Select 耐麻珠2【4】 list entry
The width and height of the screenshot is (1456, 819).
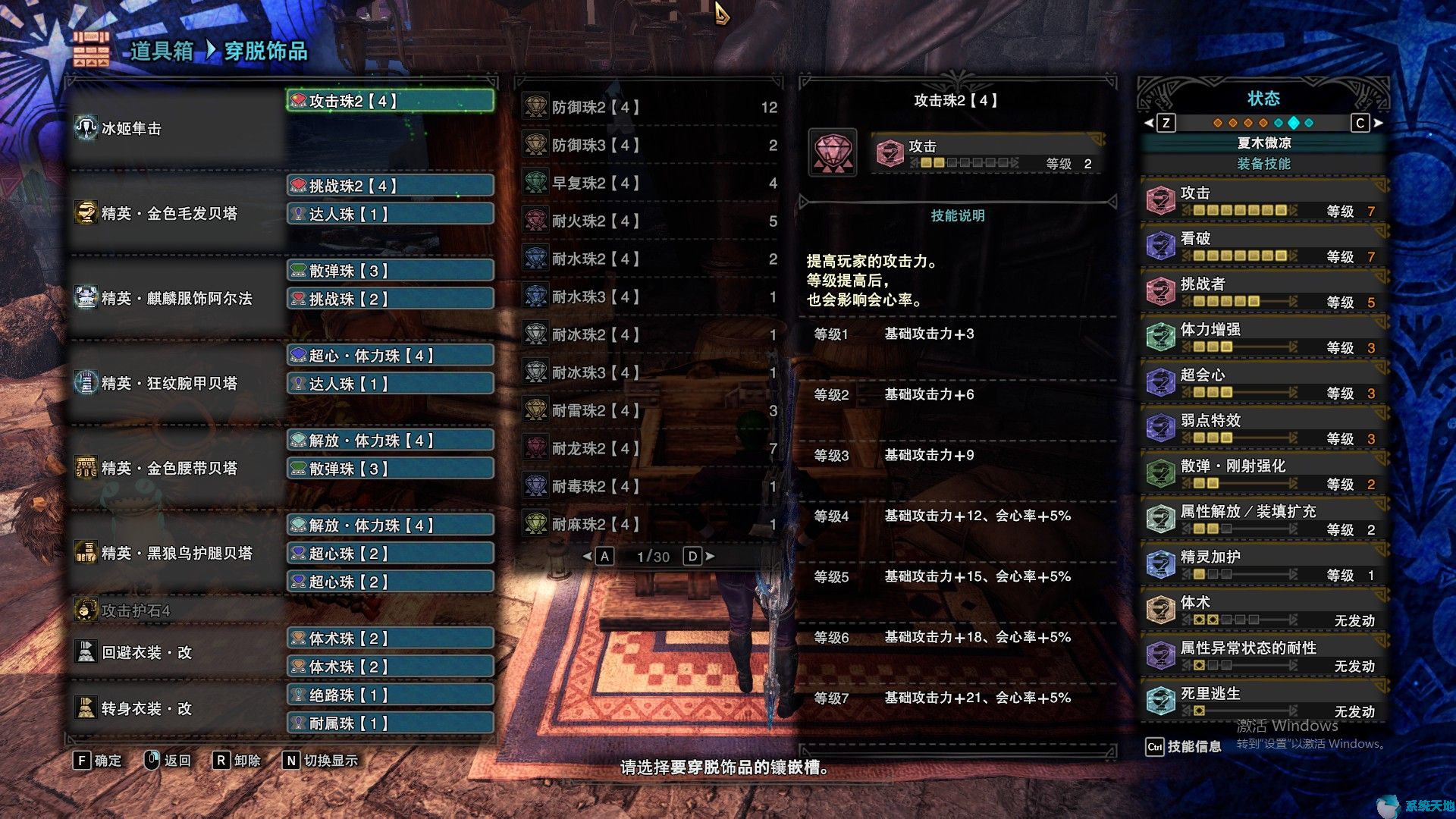pos(649,524)
